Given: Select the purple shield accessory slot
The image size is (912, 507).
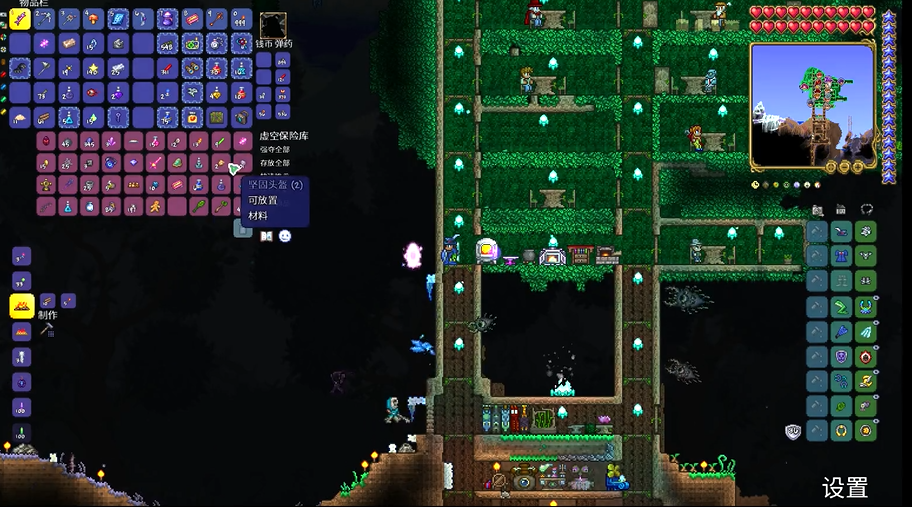Looking at the screenshot, I should click(x=841, y=356).
